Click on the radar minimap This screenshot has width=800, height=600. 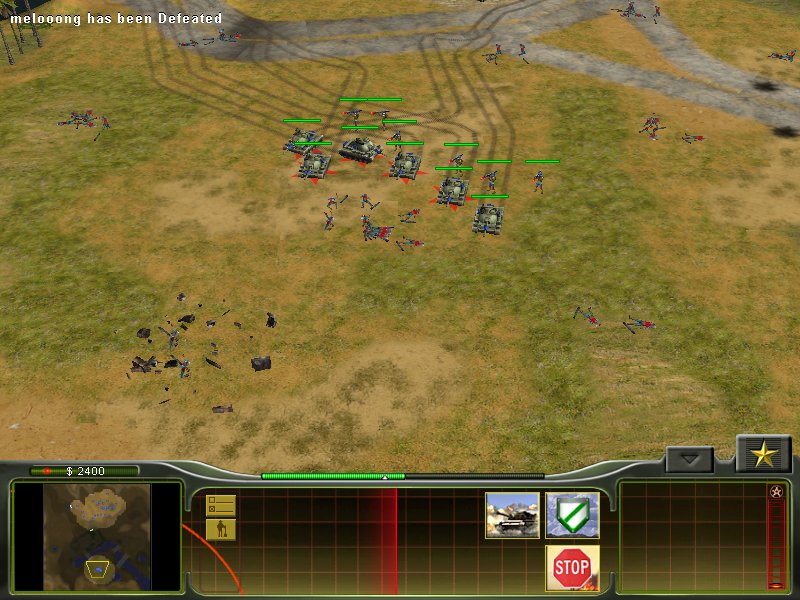click(x=97, y=536)
